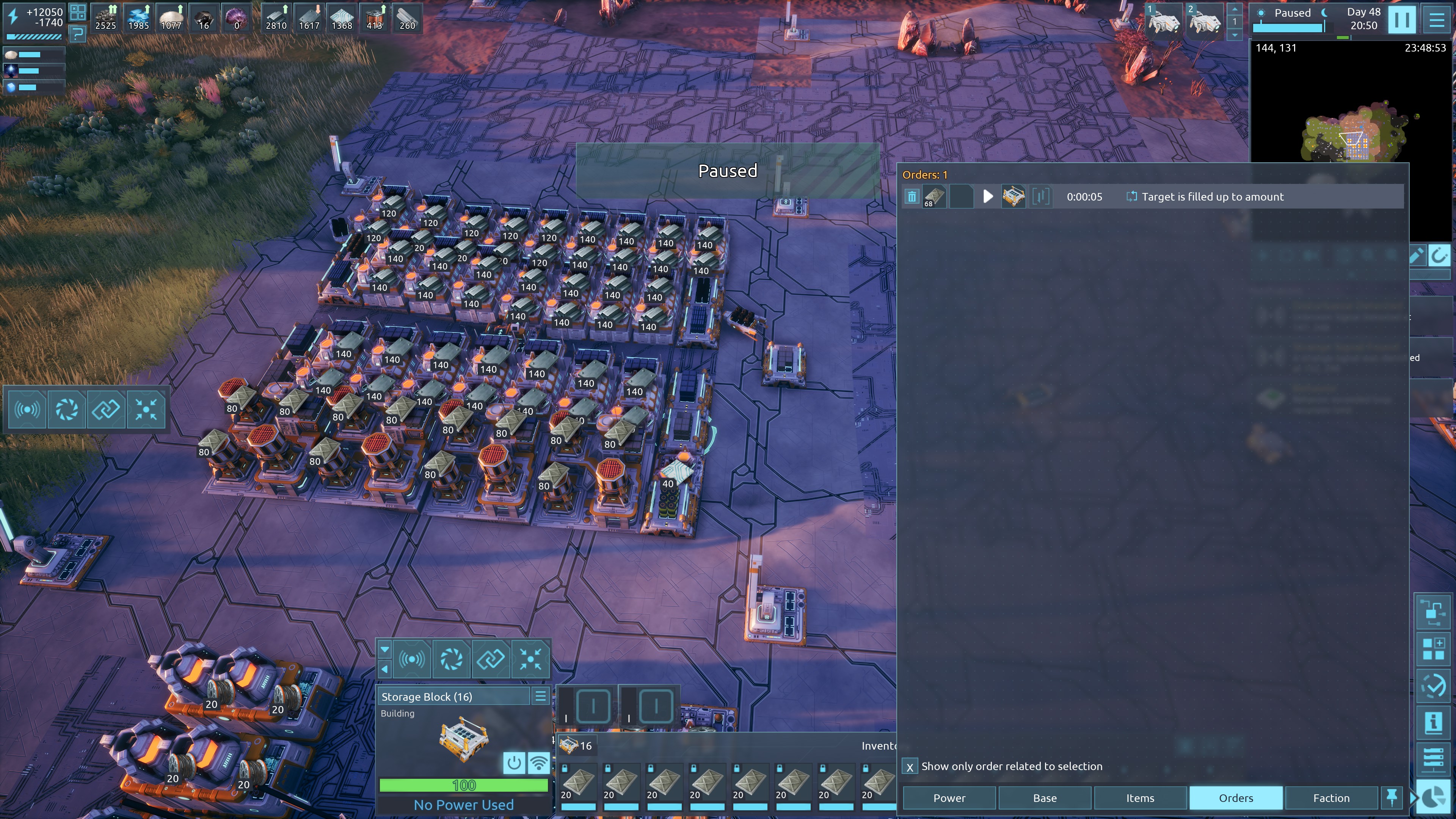Toggle the Storage Block wifi signal button

click(539, 763)
